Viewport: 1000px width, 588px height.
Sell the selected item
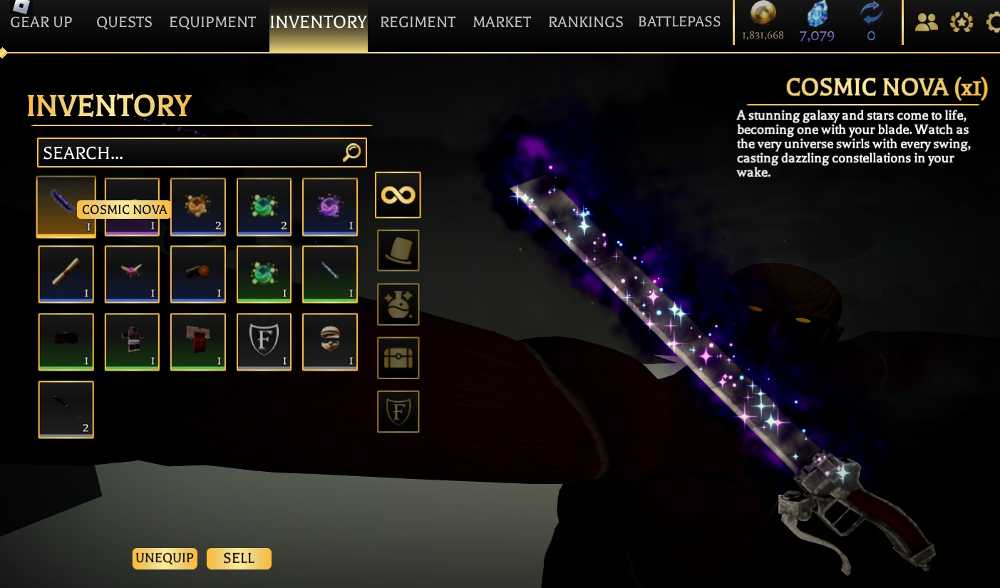(239, 558)
